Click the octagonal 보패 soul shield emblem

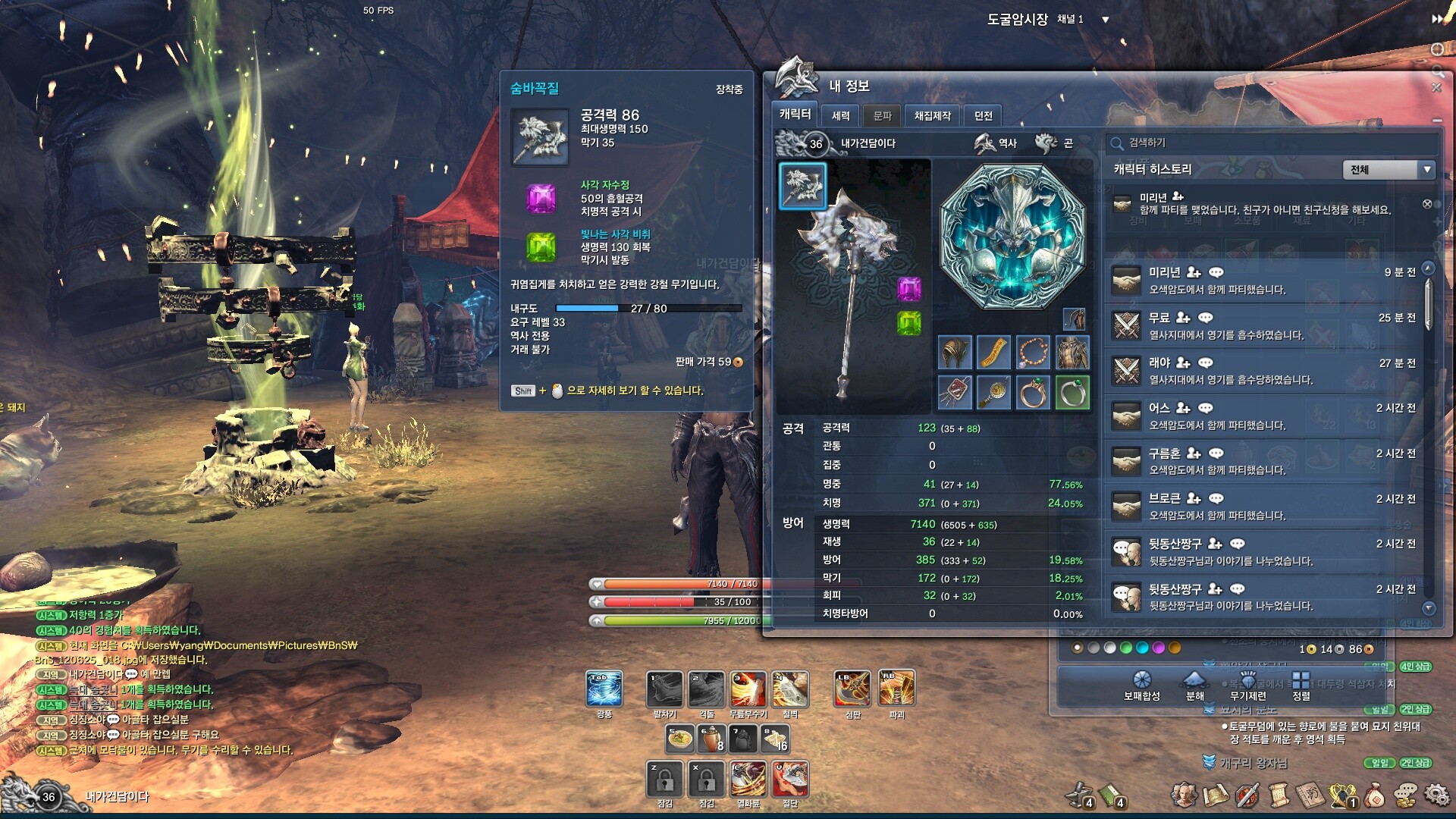tap(1012, 237)
